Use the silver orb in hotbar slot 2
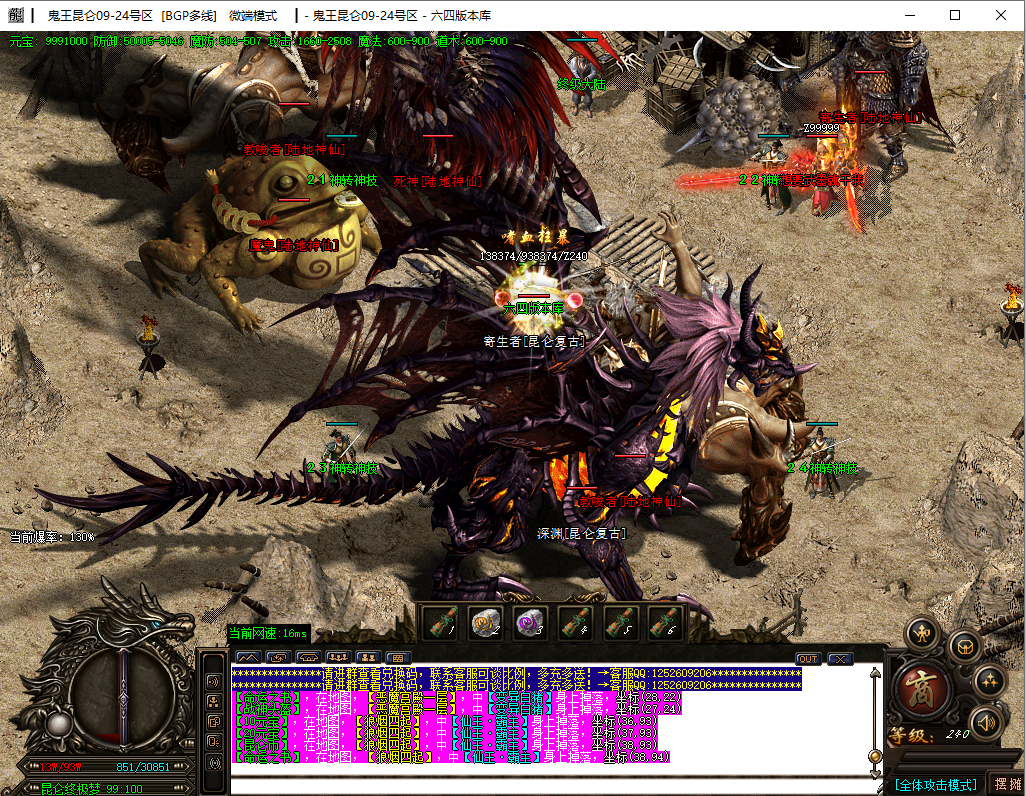 click(x=486, y=623)
